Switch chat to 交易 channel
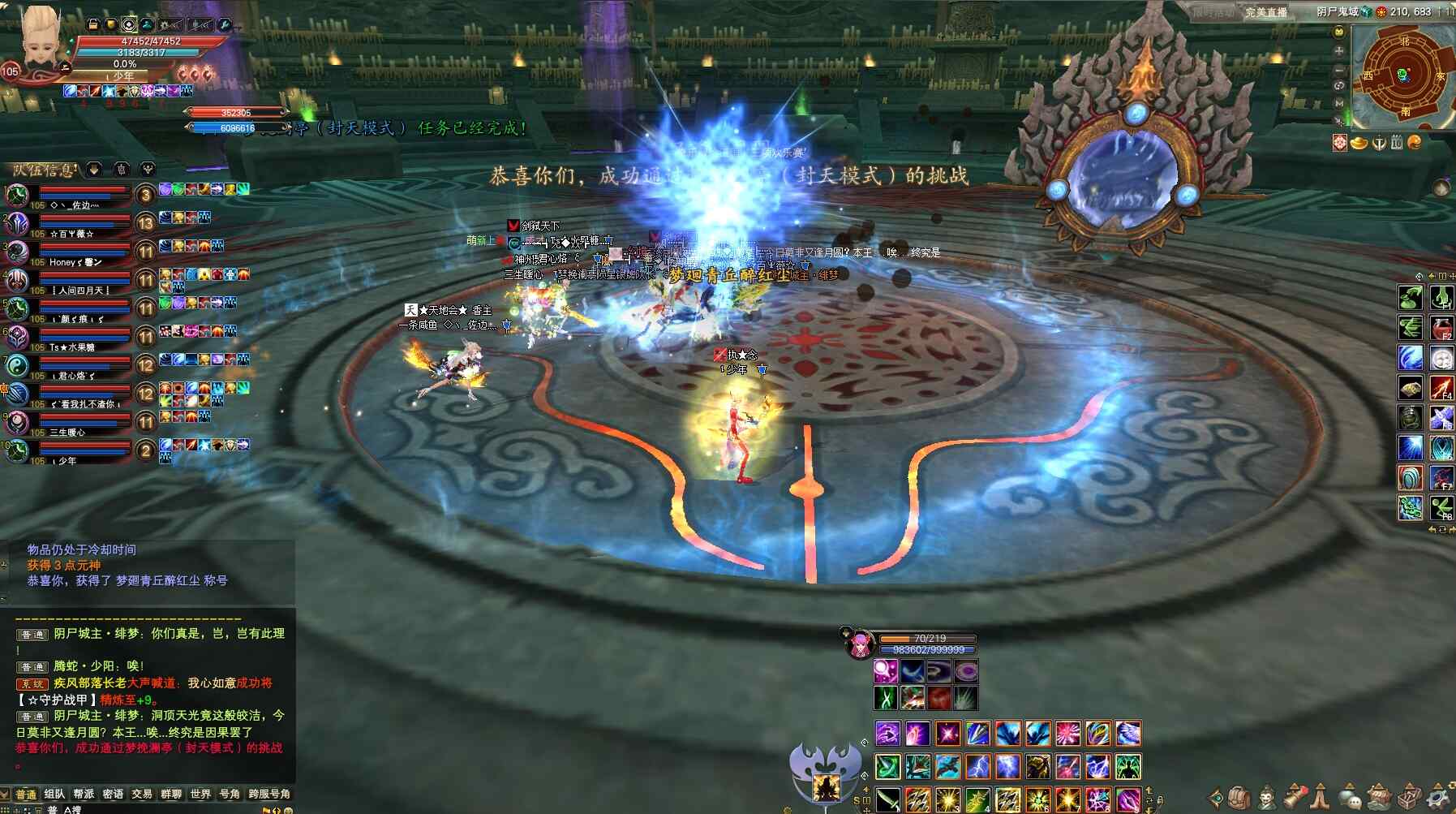 point(142,794)
